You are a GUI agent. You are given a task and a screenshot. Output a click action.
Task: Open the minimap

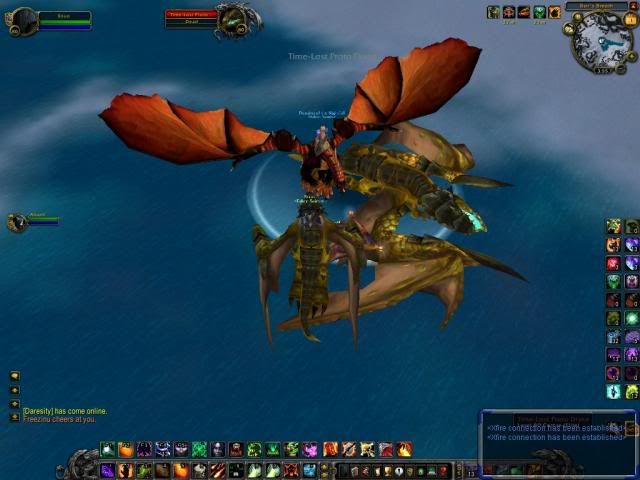click(x=601, y=41)
